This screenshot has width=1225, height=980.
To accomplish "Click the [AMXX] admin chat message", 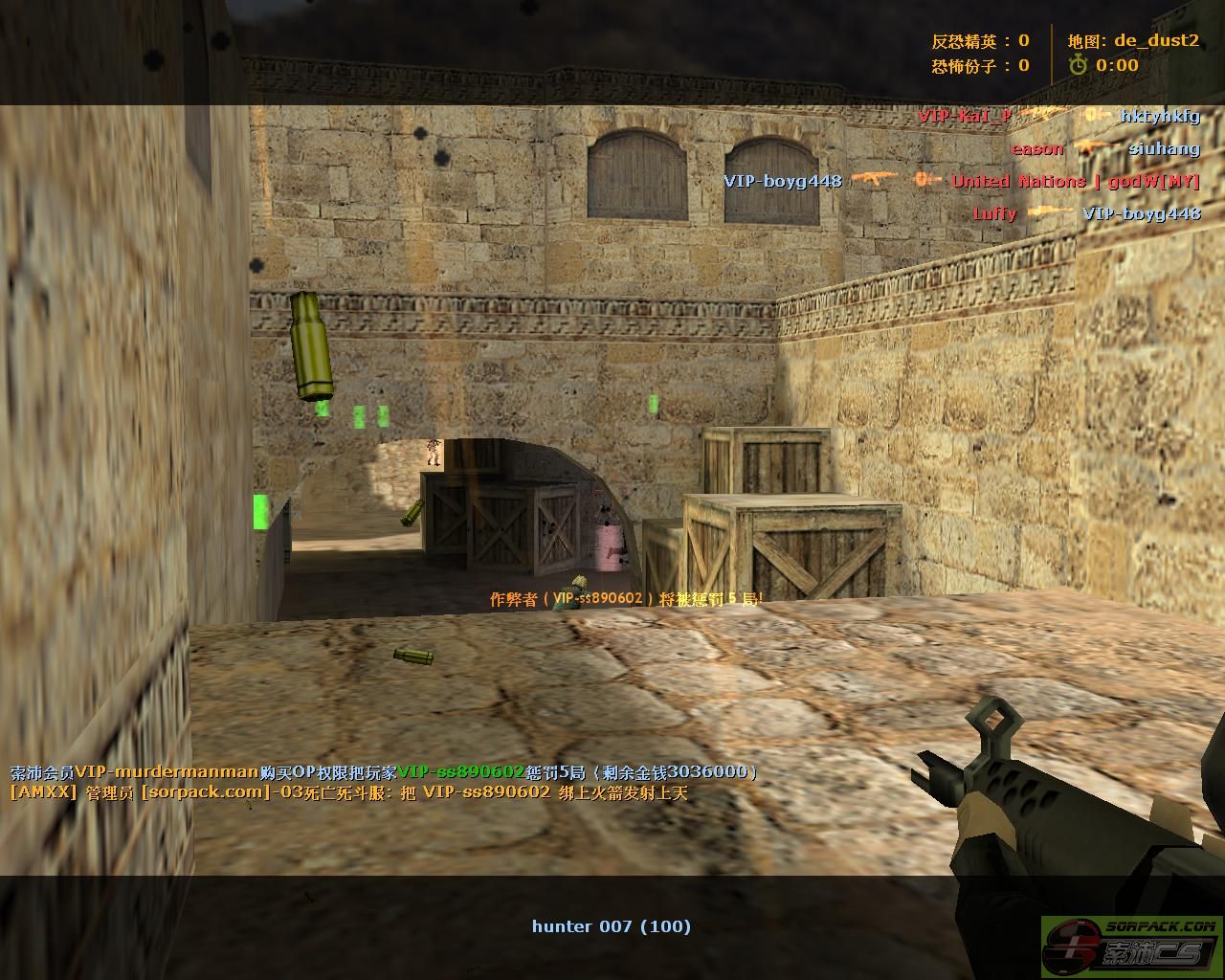I will click(348, 792).
